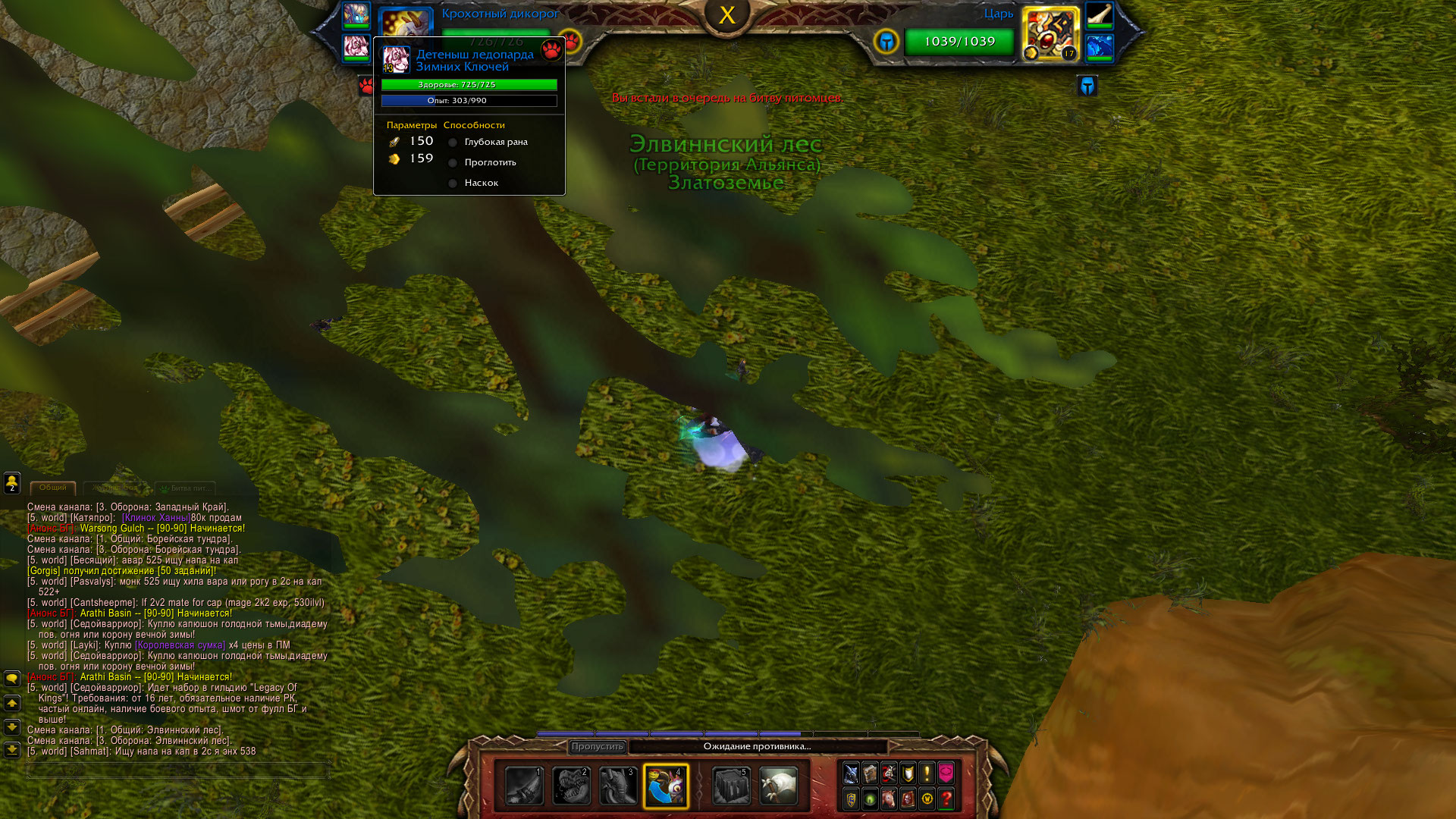Switch to the Общий chat tab
The width and height of the screenshot is (1456, 819).
click(53, 488)
